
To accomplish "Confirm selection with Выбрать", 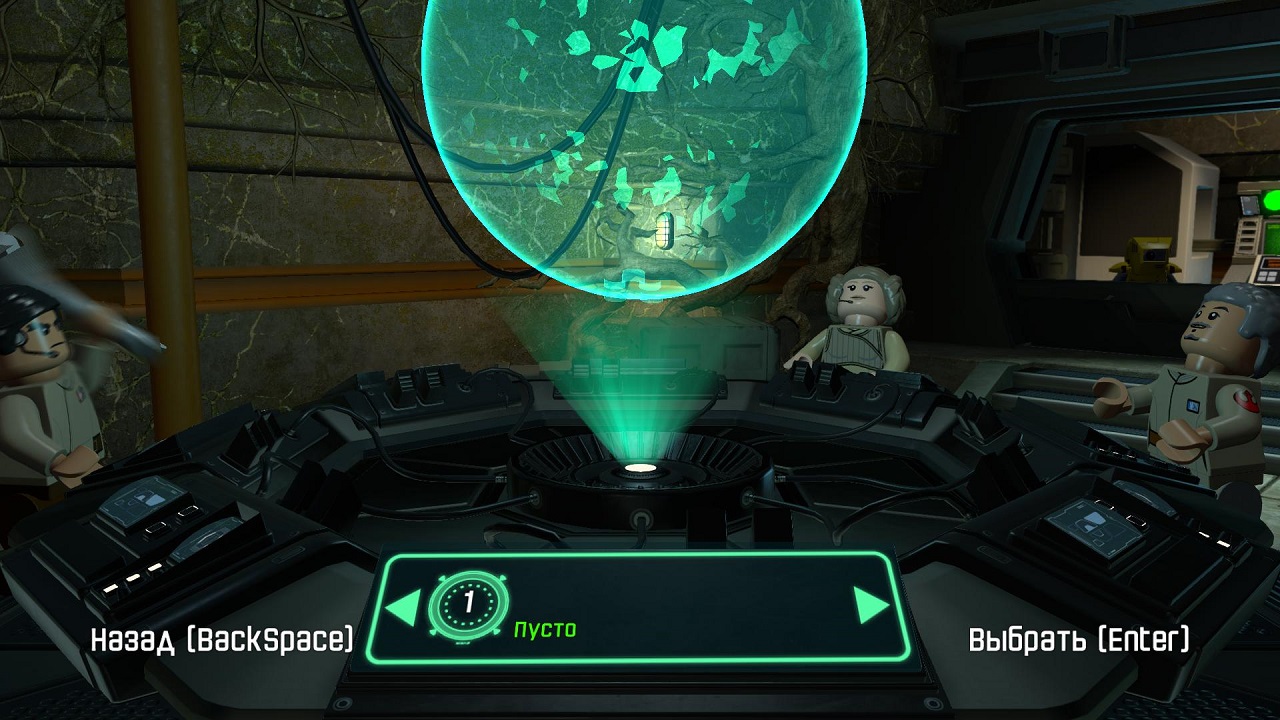I will point(1079,640).
